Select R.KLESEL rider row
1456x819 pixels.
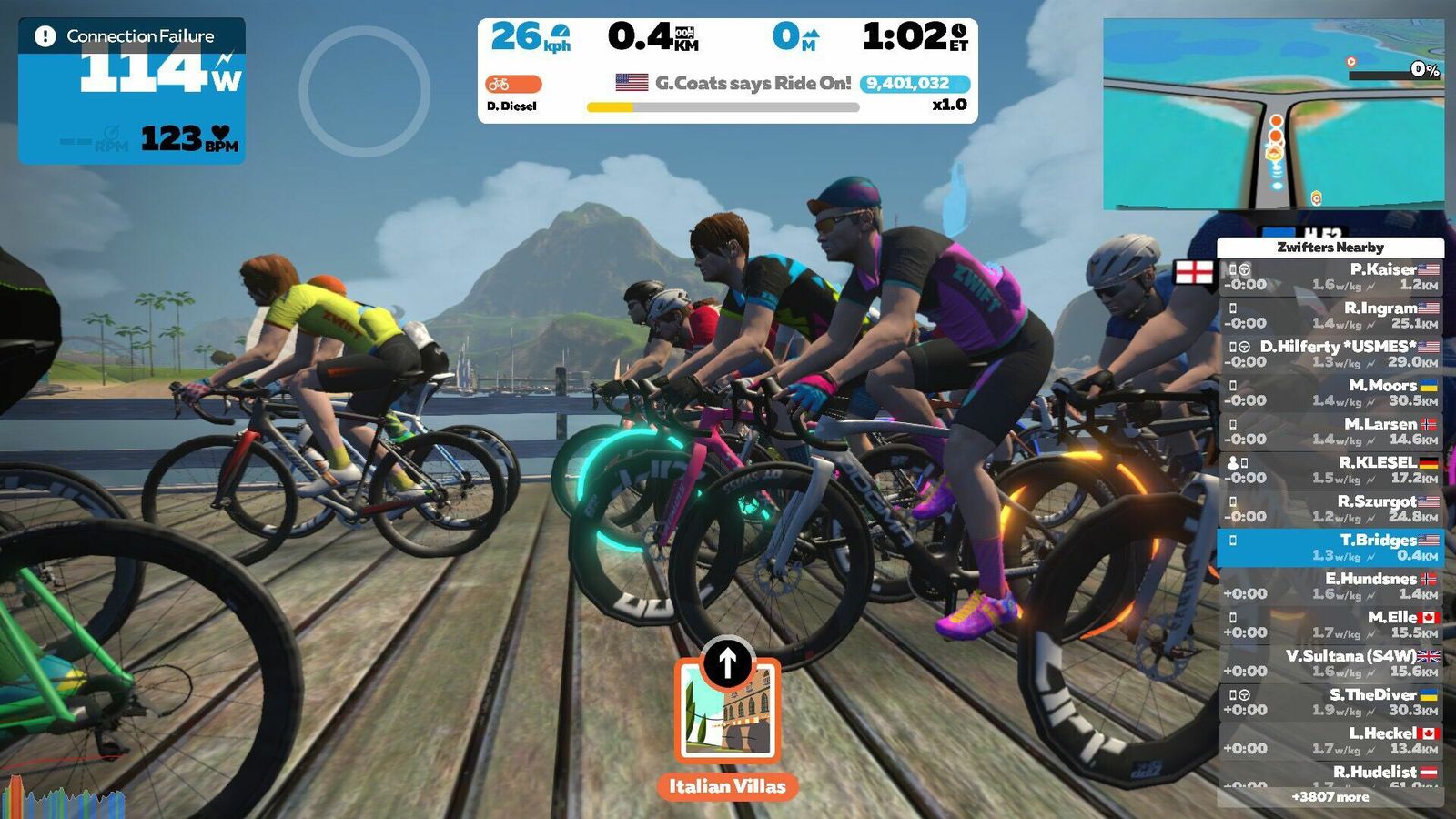point(1330,470)
